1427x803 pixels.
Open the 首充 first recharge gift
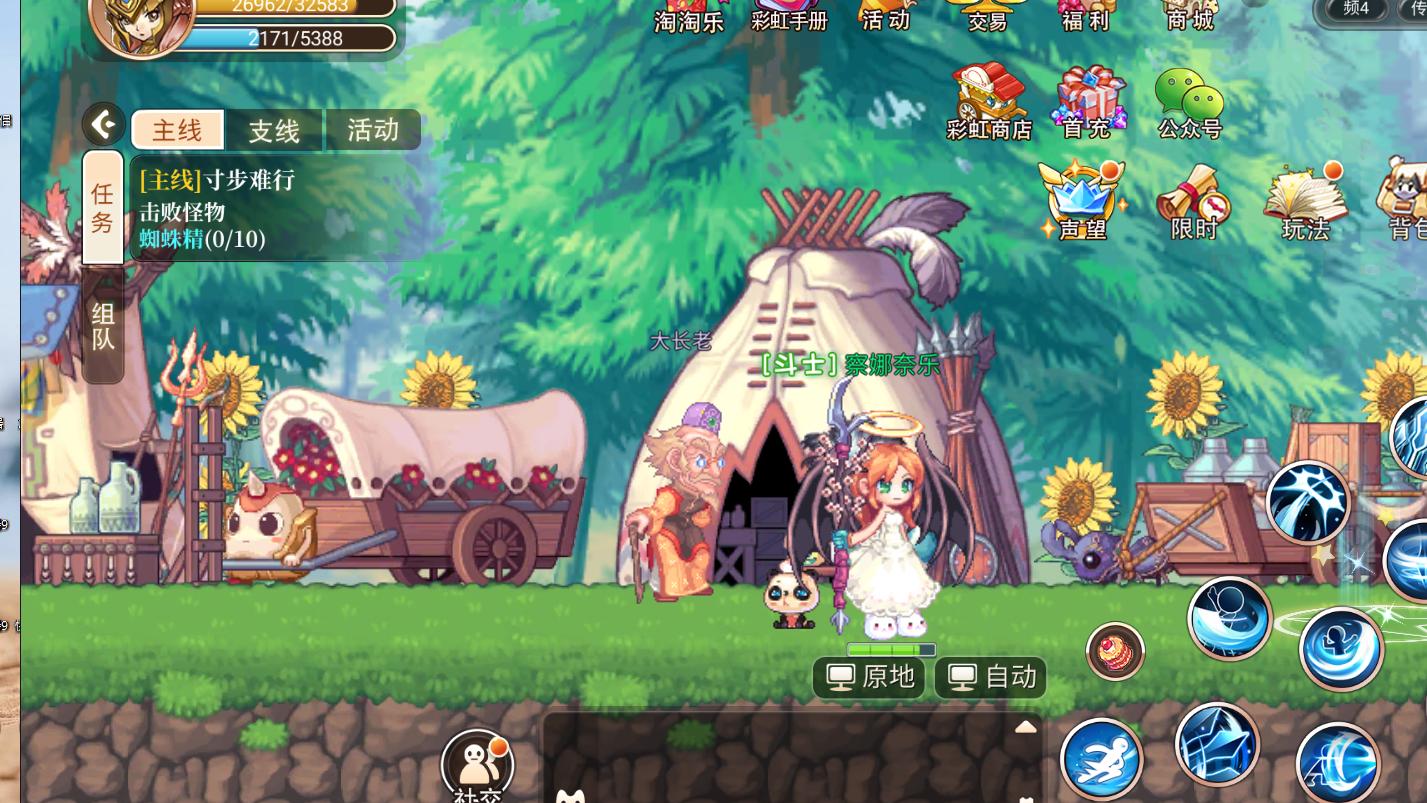[x=1087, y=102]
